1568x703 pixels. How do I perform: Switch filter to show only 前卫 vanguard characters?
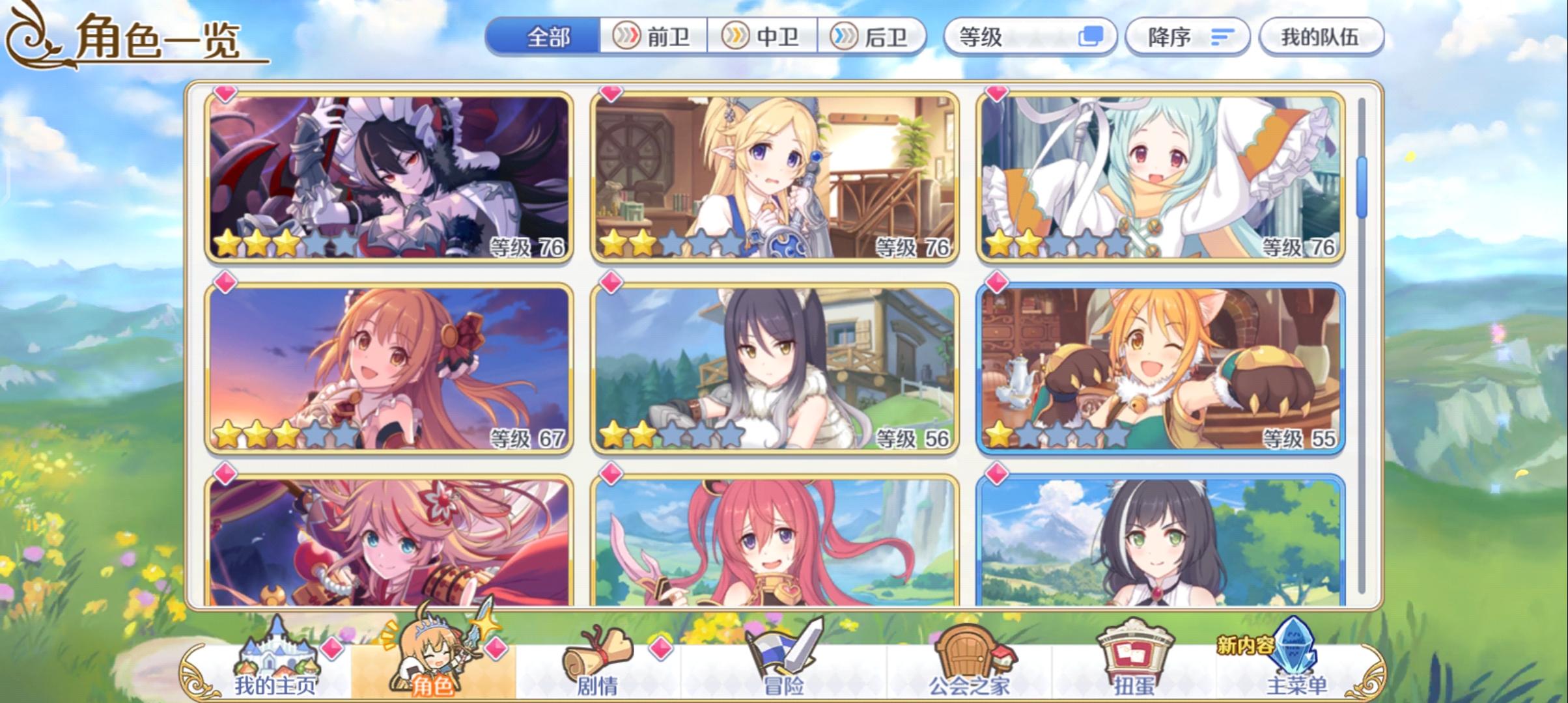coord(653,37)
